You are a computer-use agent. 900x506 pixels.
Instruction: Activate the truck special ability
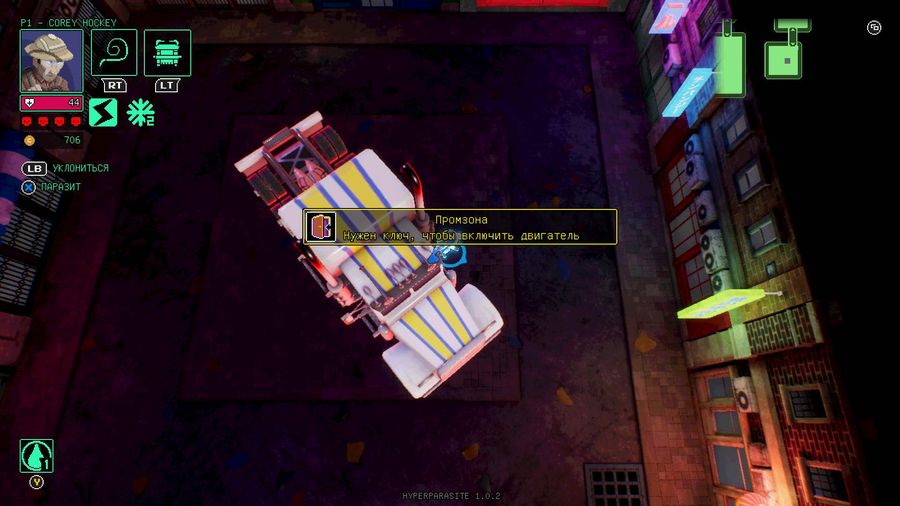(167, 52)
